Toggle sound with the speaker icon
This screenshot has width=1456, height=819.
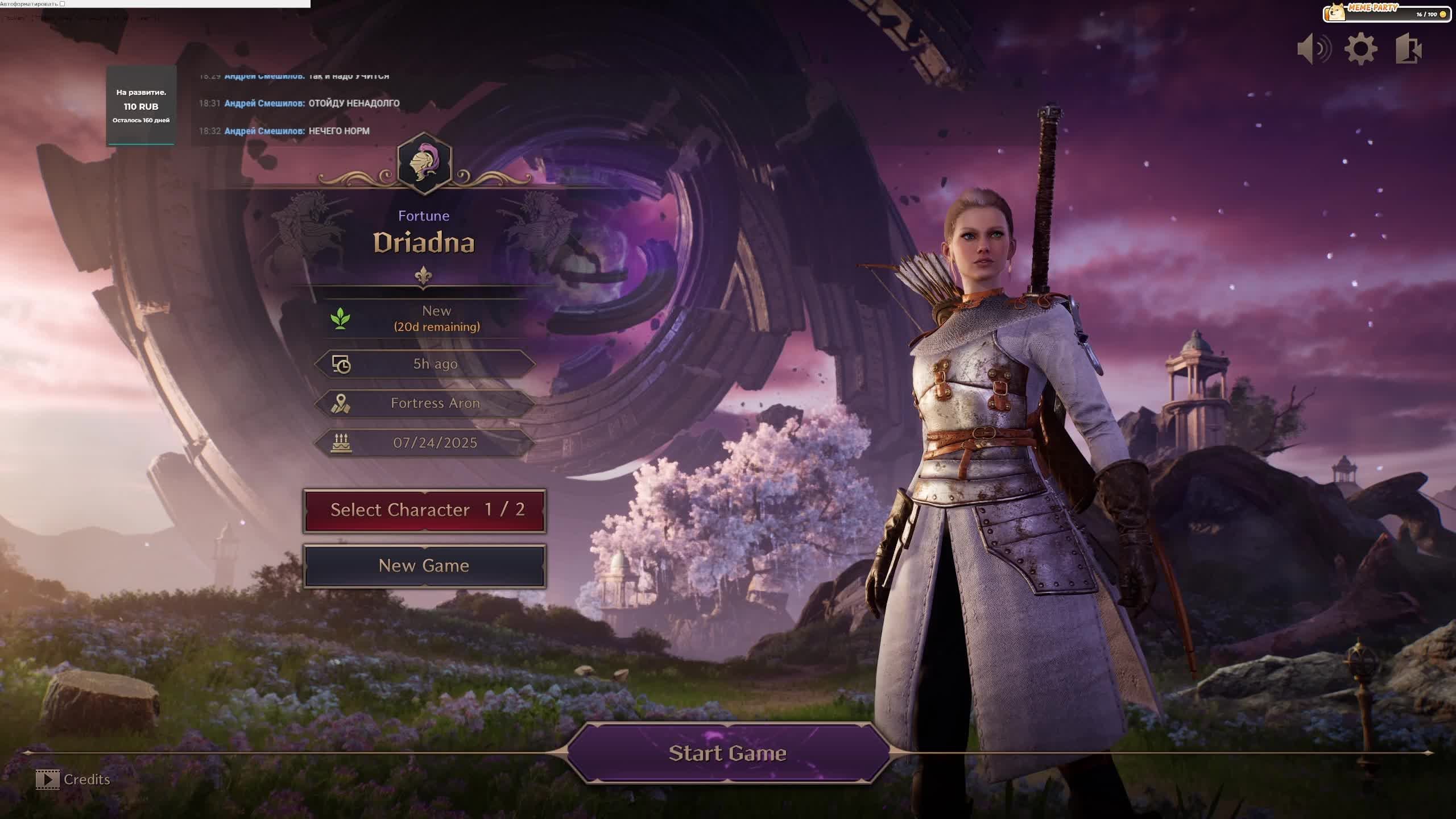tap(1314, 49)
